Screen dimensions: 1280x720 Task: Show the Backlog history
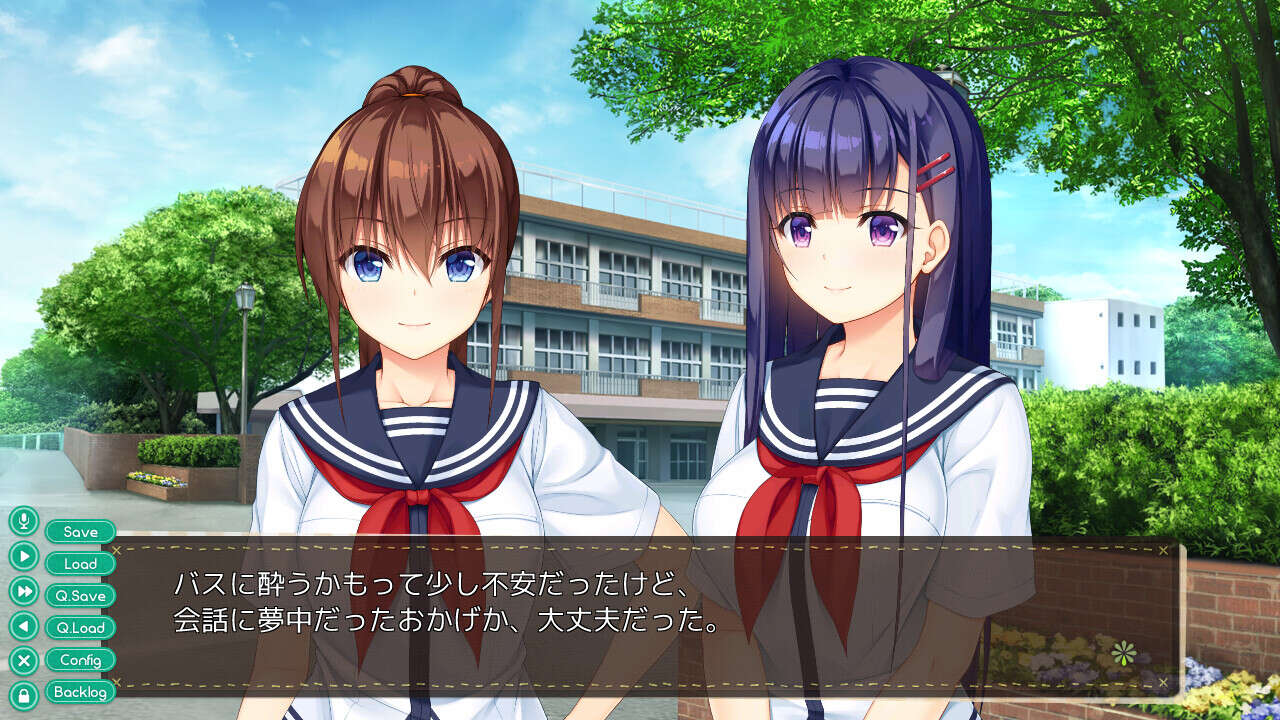(80, 692)
